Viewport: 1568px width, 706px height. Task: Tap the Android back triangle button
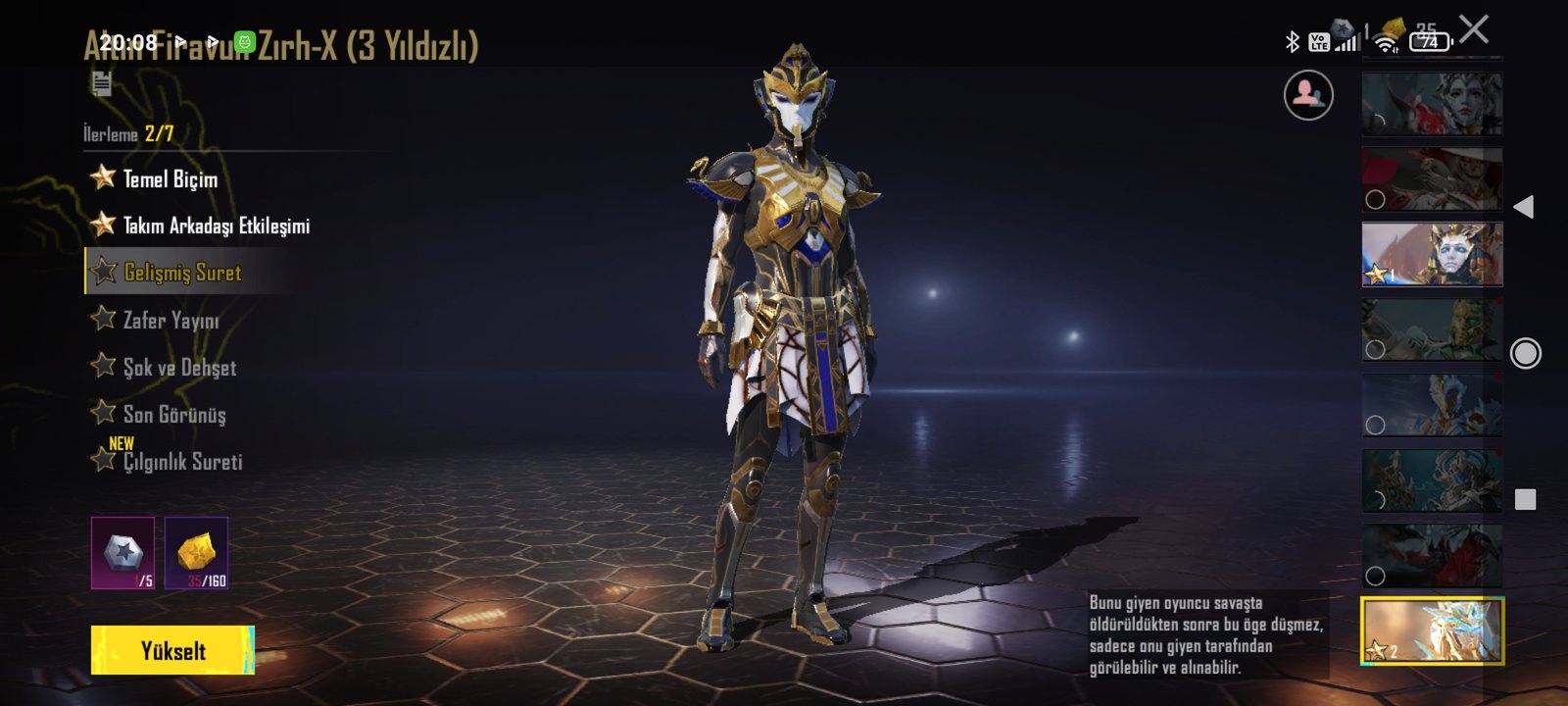coord(1524,207)
